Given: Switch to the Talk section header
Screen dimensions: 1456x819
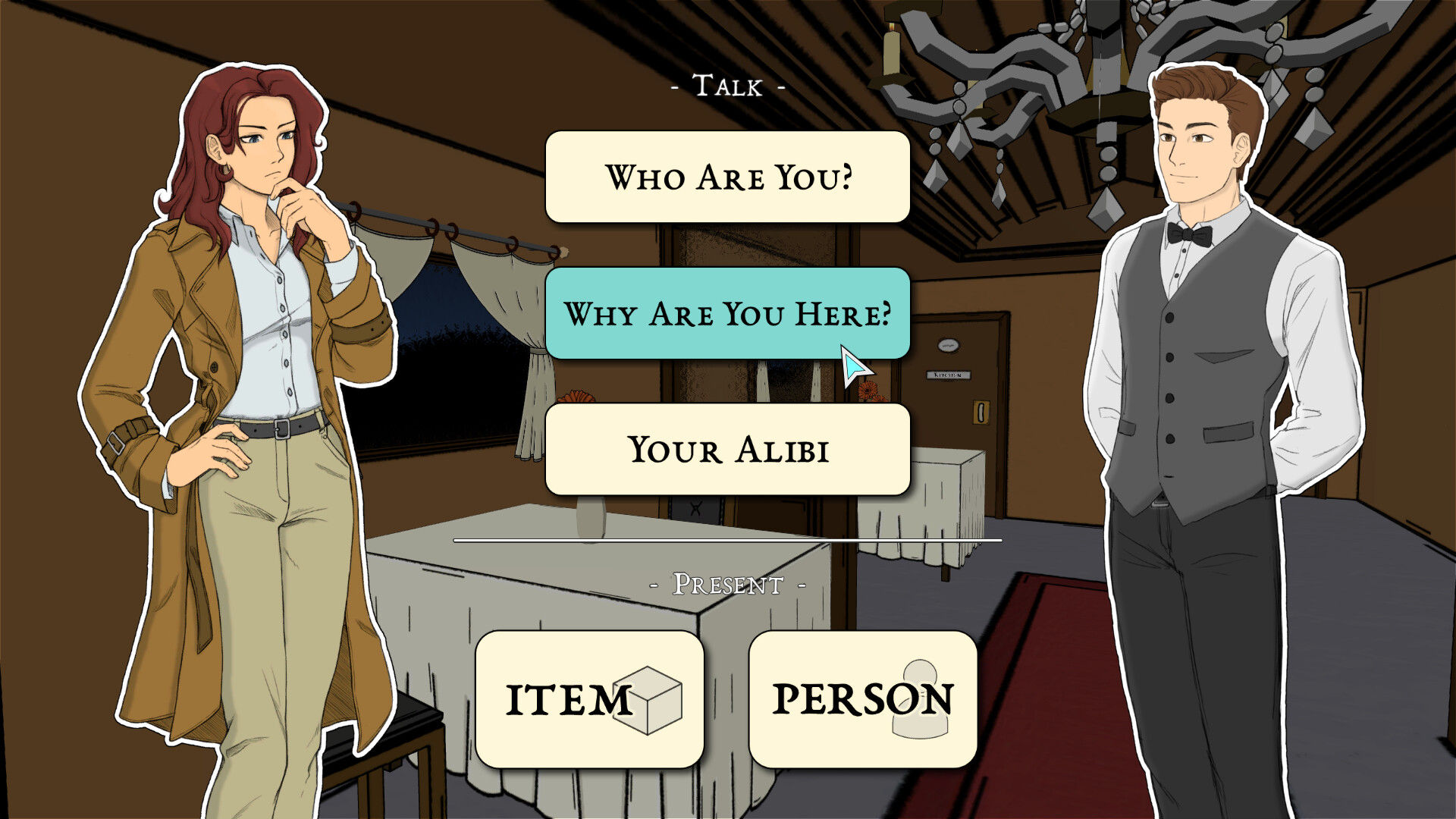Looking at the screenshot, I should click(x=727, y=86).
